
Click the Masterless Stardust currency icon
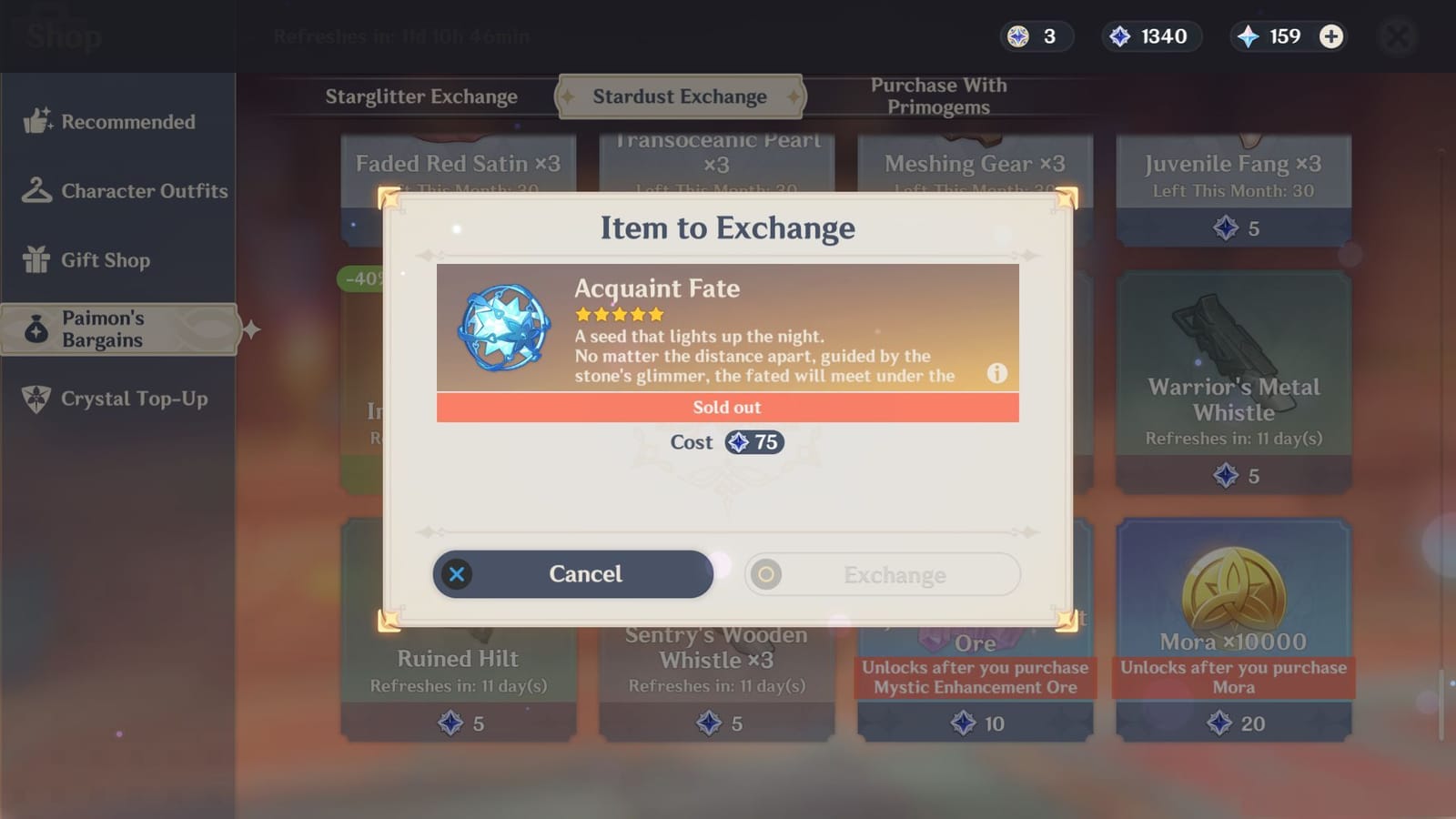(x=1122, y=36)
